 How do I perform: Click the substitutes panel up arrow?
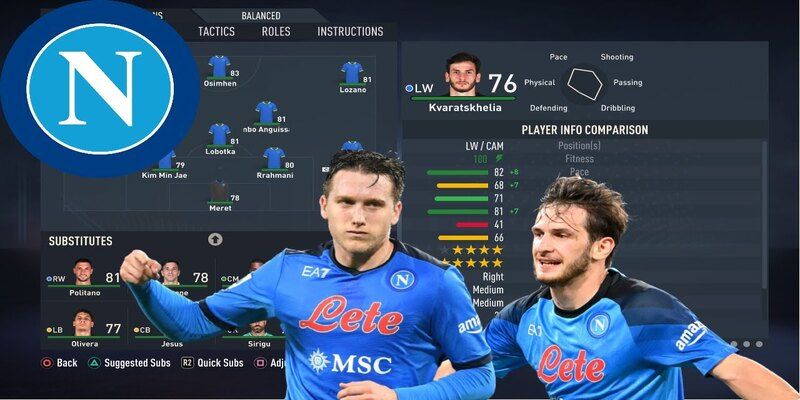[215, 240]
